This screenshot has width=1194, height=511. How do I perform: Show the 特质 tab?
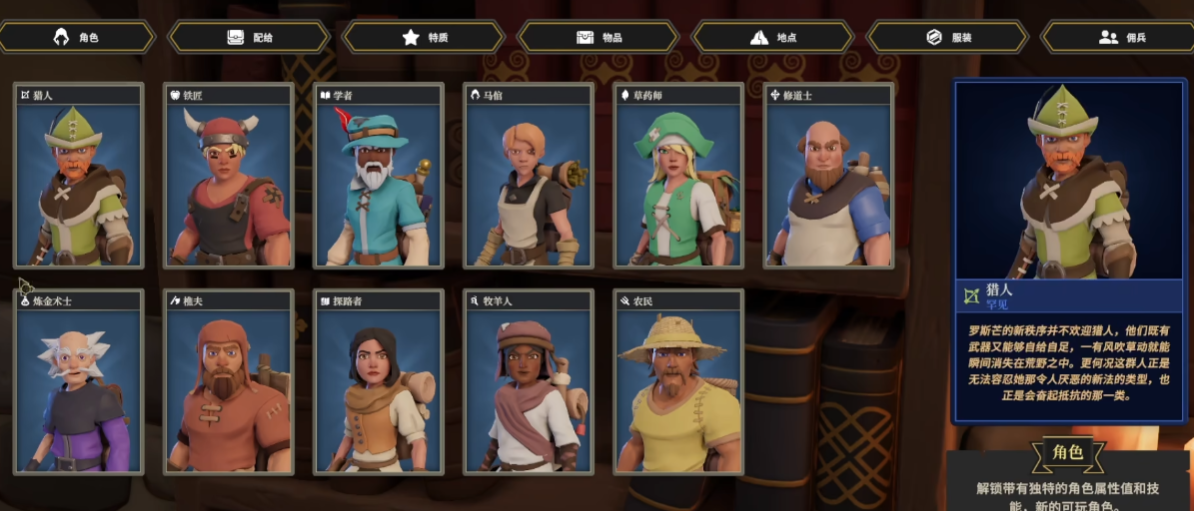point(424,37)
